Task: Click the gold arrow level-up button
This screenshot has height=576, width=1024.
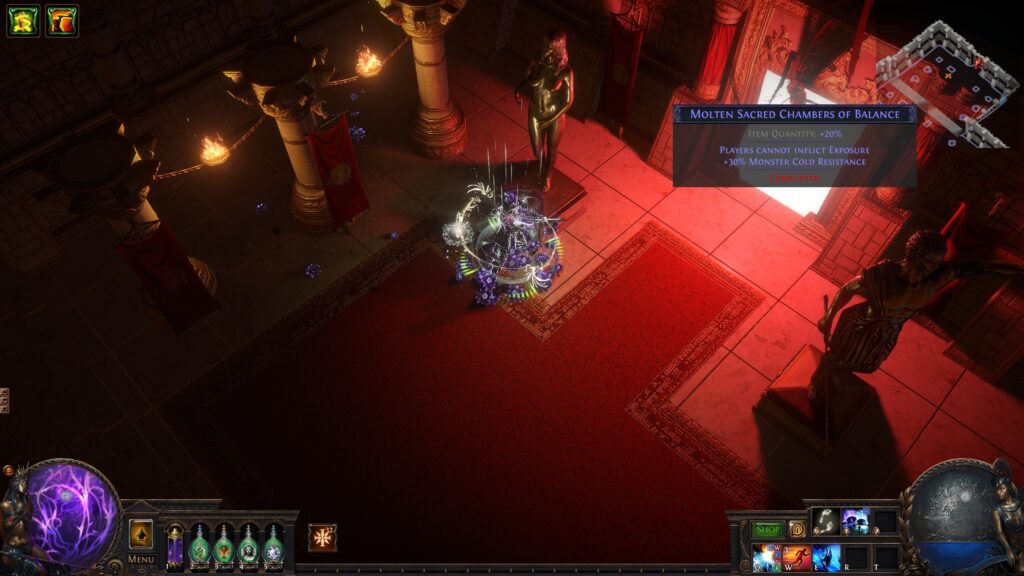Action: point(141,534)
